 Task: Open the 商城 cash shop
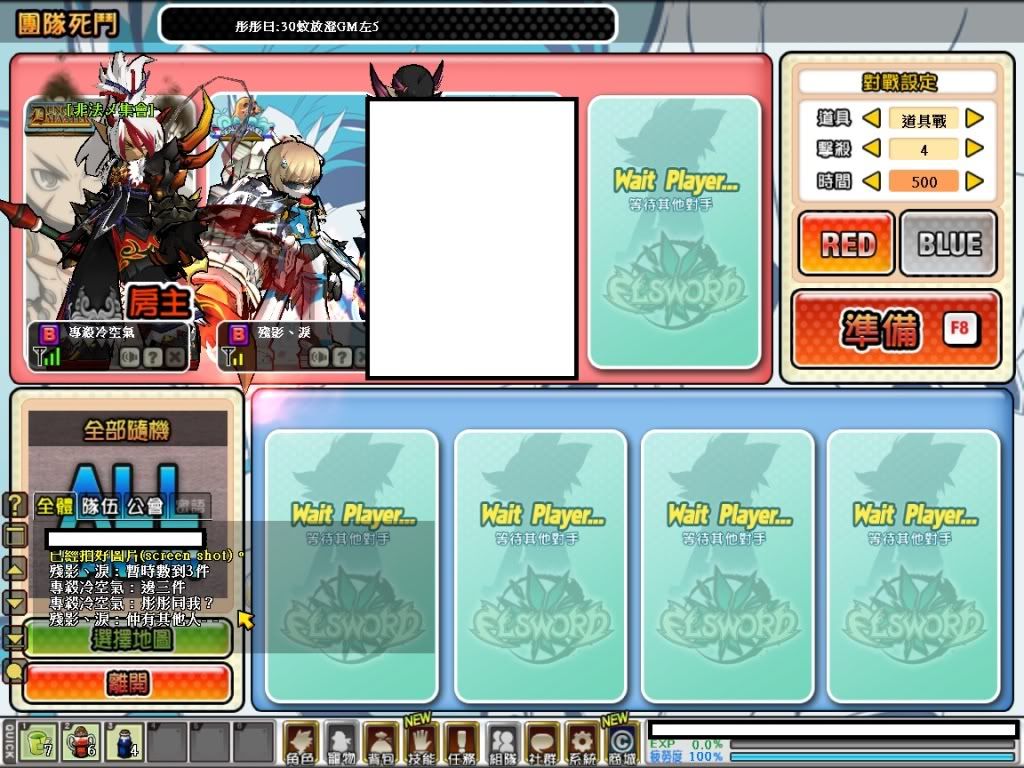click(x=621, y=743)
